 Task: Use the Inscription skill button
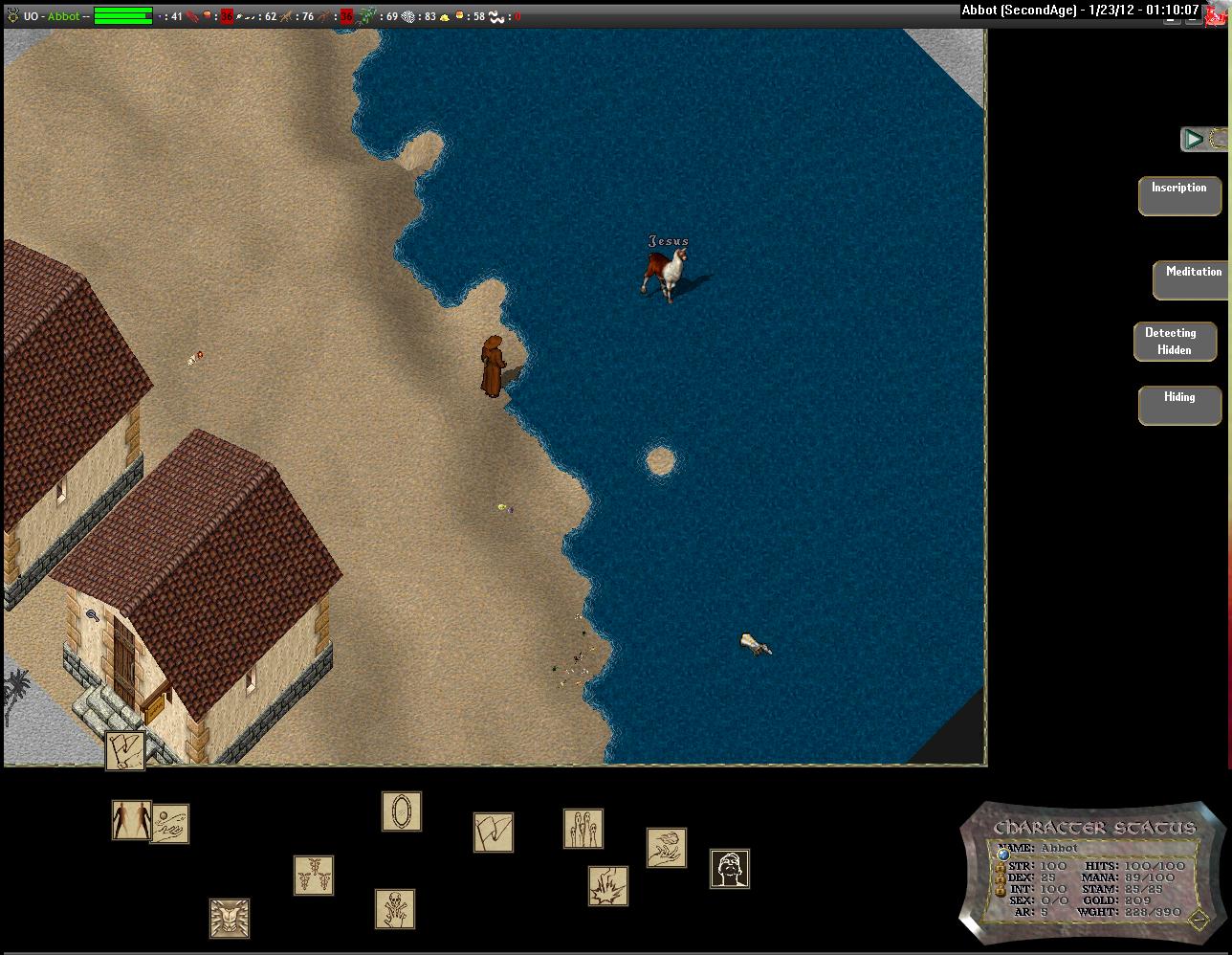(x=1178, y=195)
